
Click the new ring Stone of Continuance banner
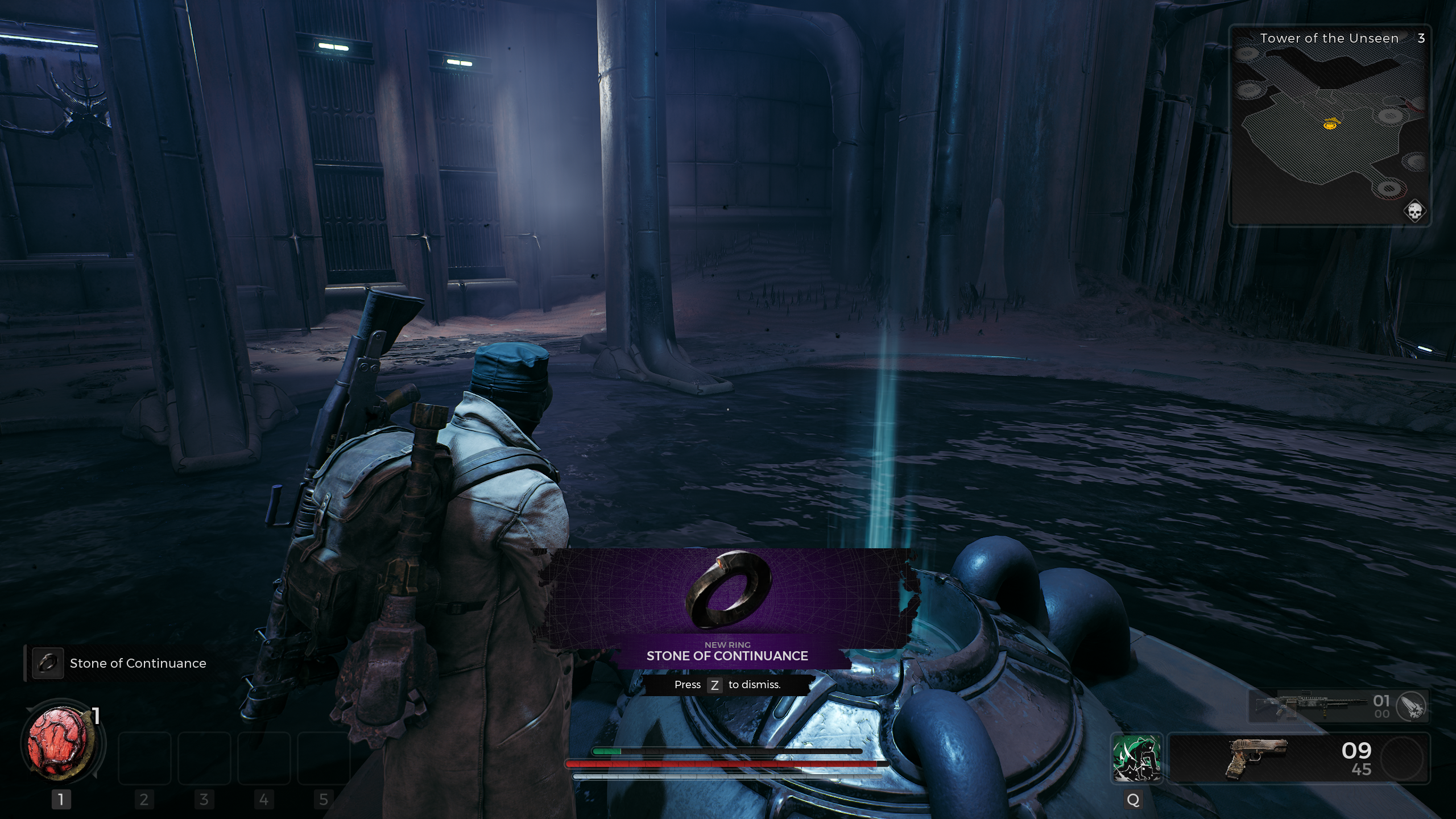pos(727,607)
